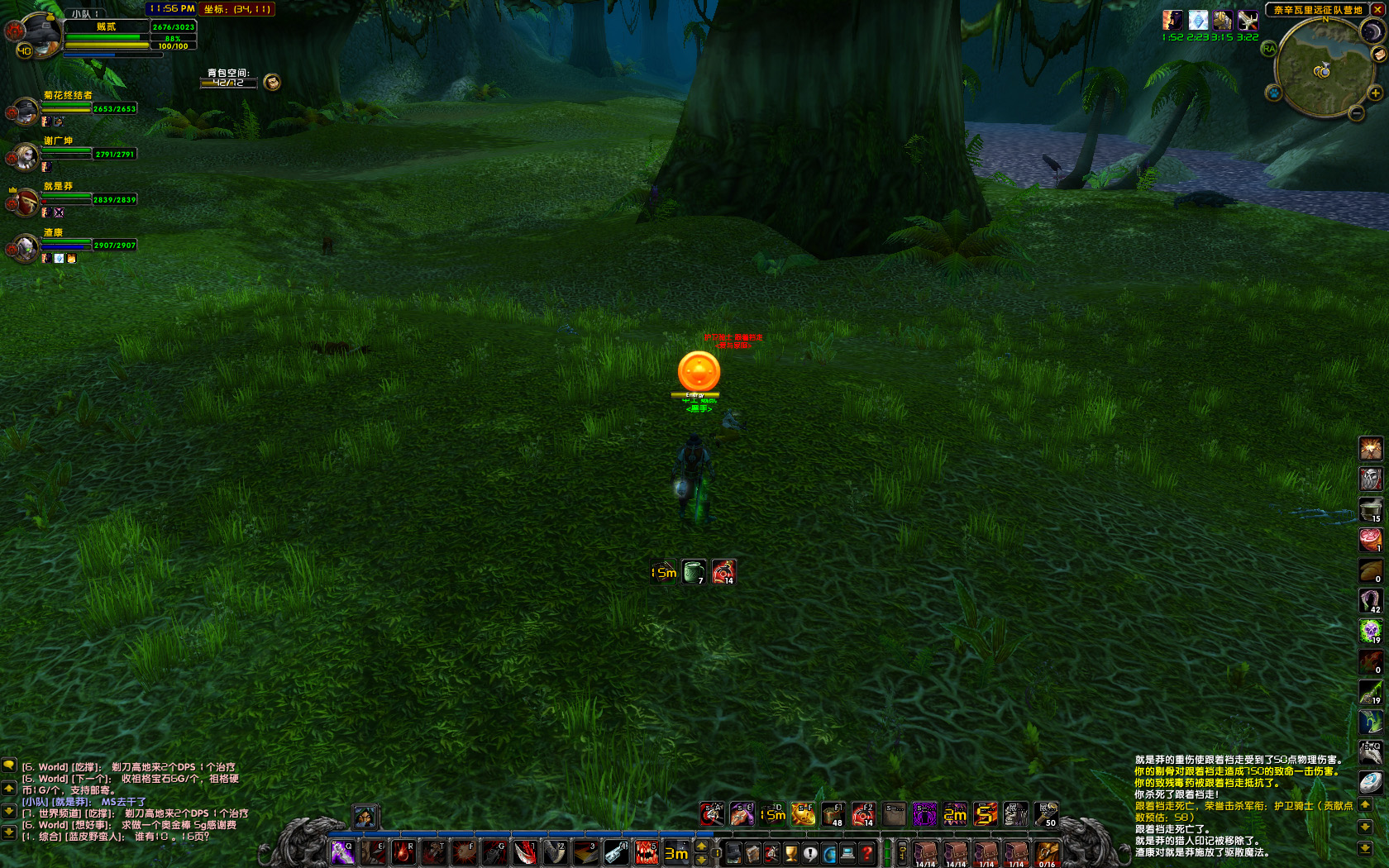Click the bag space face button
This screenshot has height=868, width=1389.
click(x=271, y=82)
